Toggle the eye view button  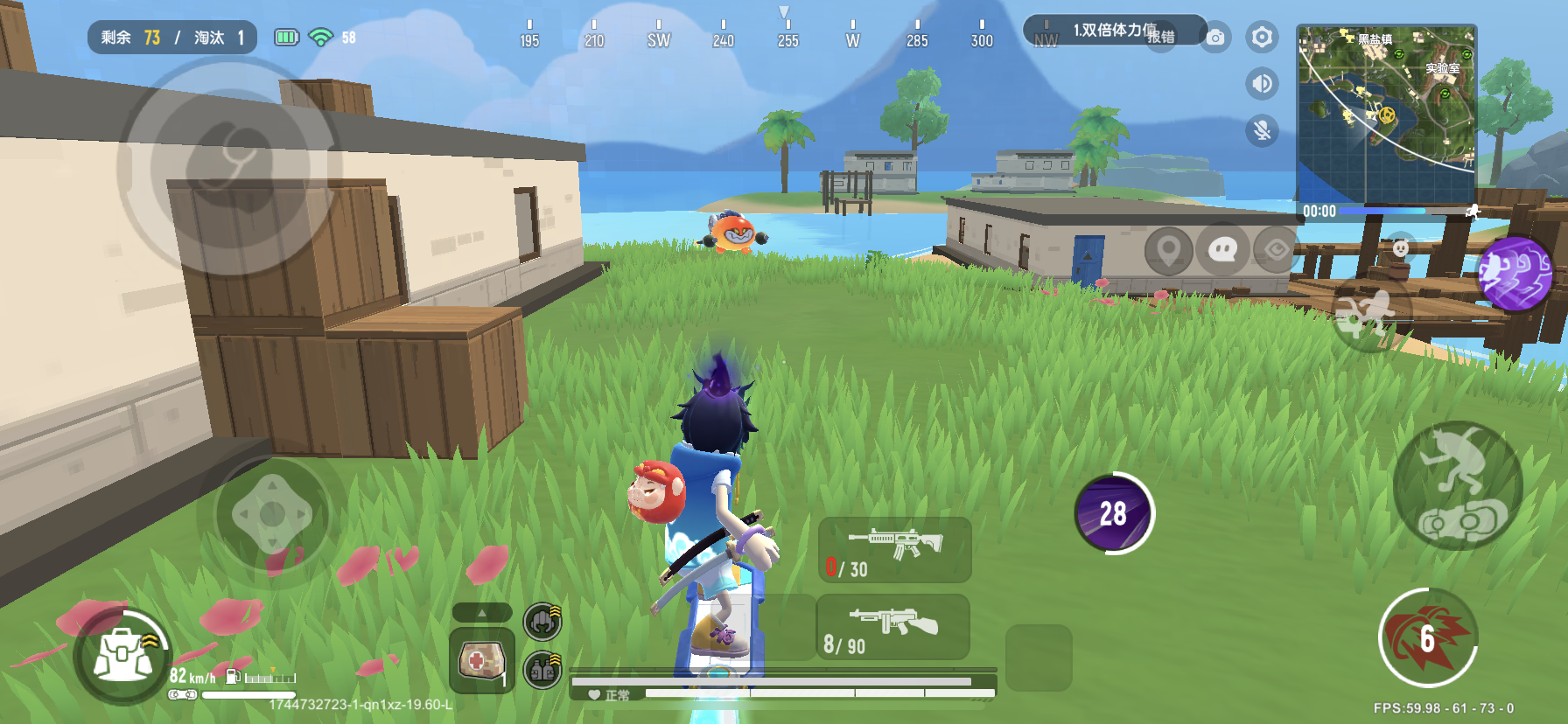(1276, 251)
